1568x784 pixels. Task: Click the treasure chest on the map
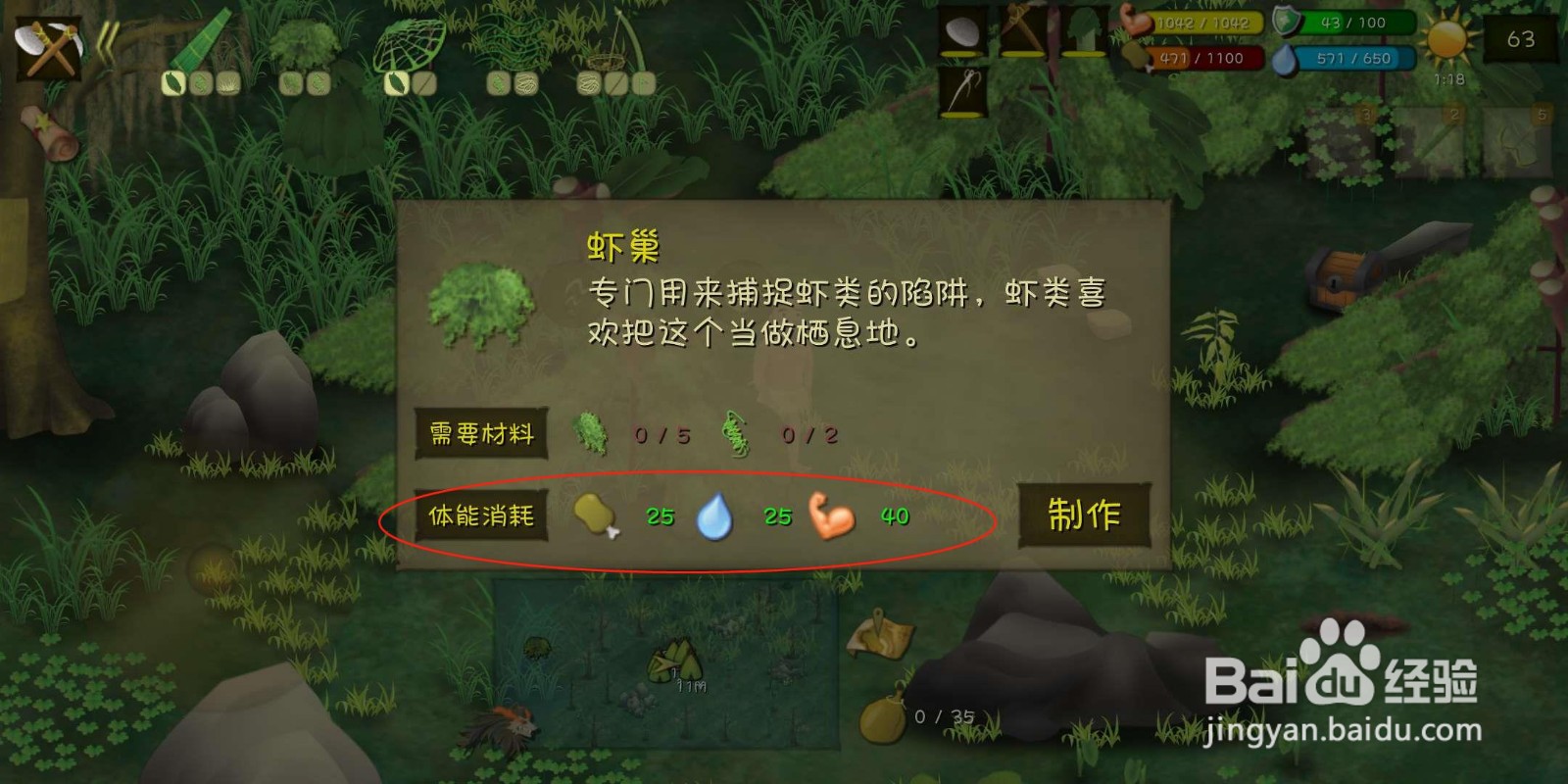point(1338,279)
